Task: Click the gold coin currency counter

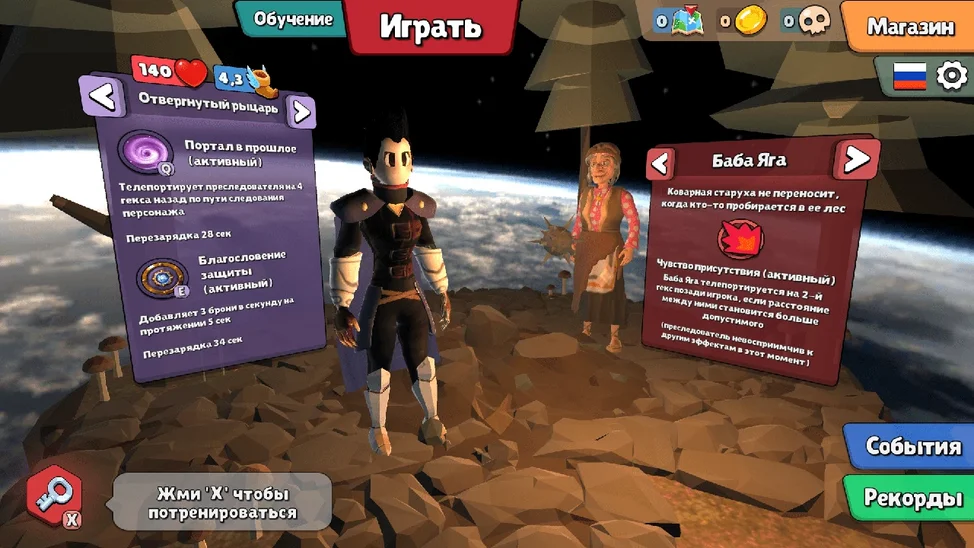Action: coord(744,20)
